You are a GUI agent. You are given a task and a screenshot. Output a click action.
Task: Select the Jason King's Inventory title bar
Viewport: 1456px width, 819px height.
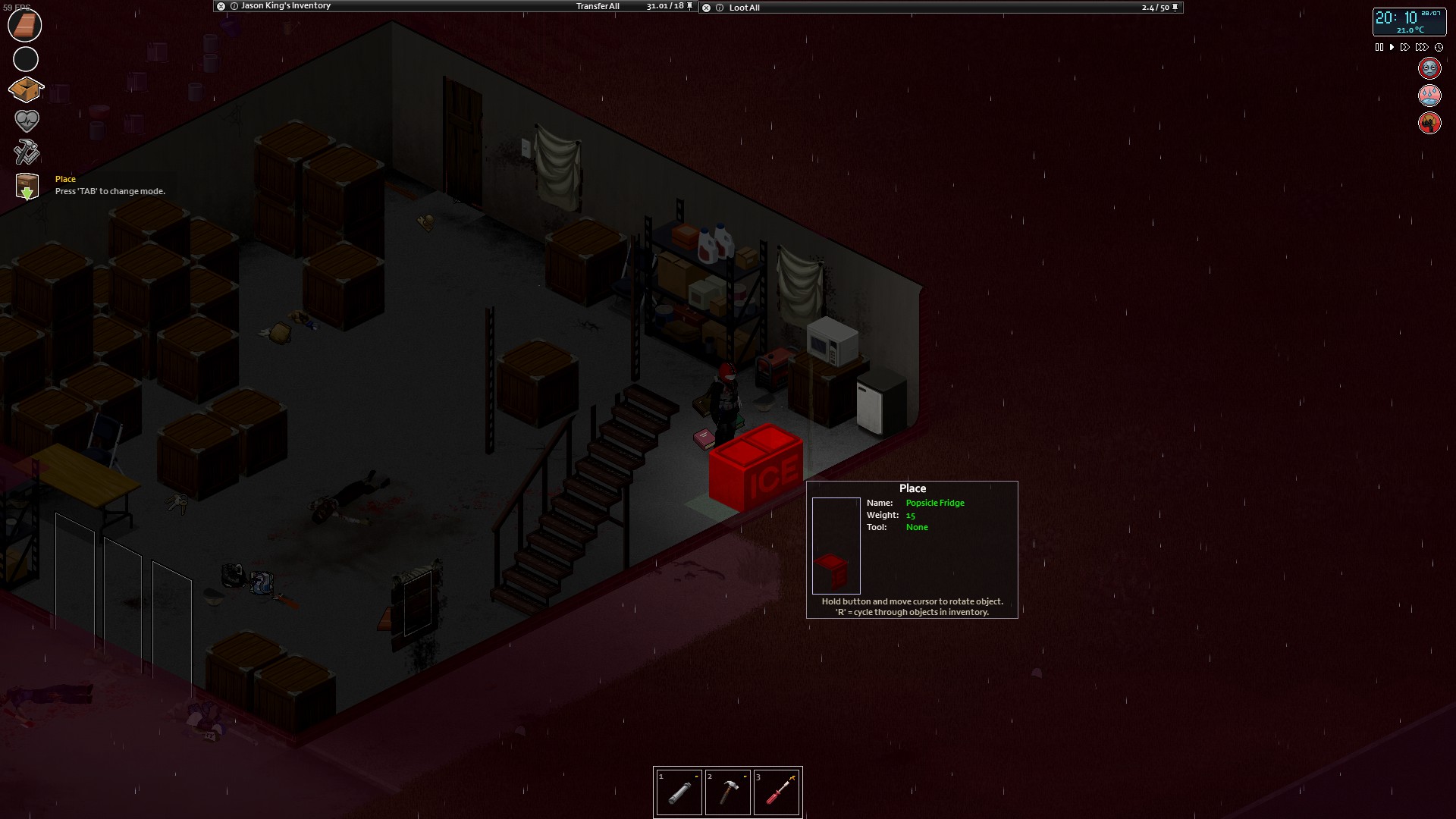284,5
